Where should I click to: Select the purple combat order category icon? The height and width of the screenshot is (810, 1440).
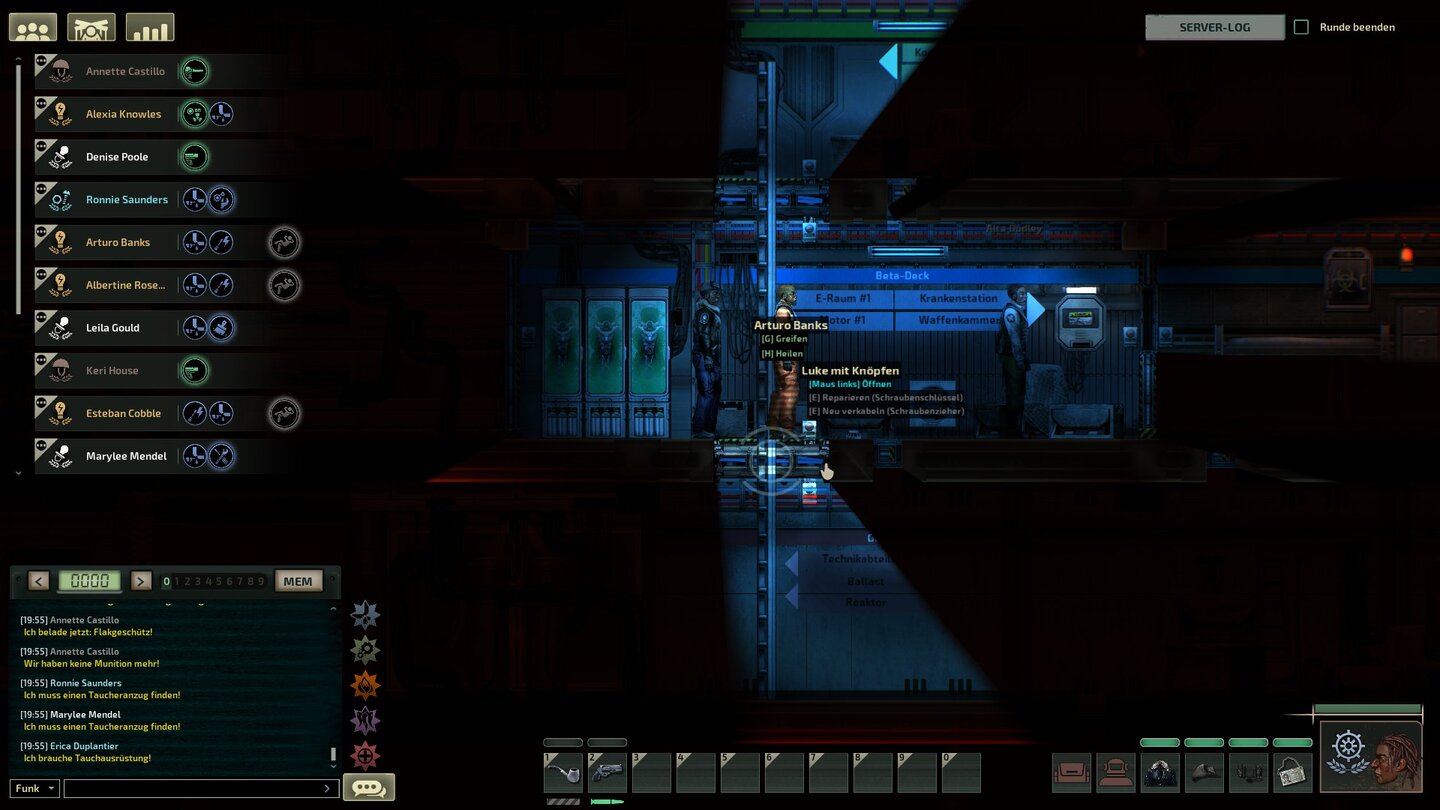coord(365,720)
